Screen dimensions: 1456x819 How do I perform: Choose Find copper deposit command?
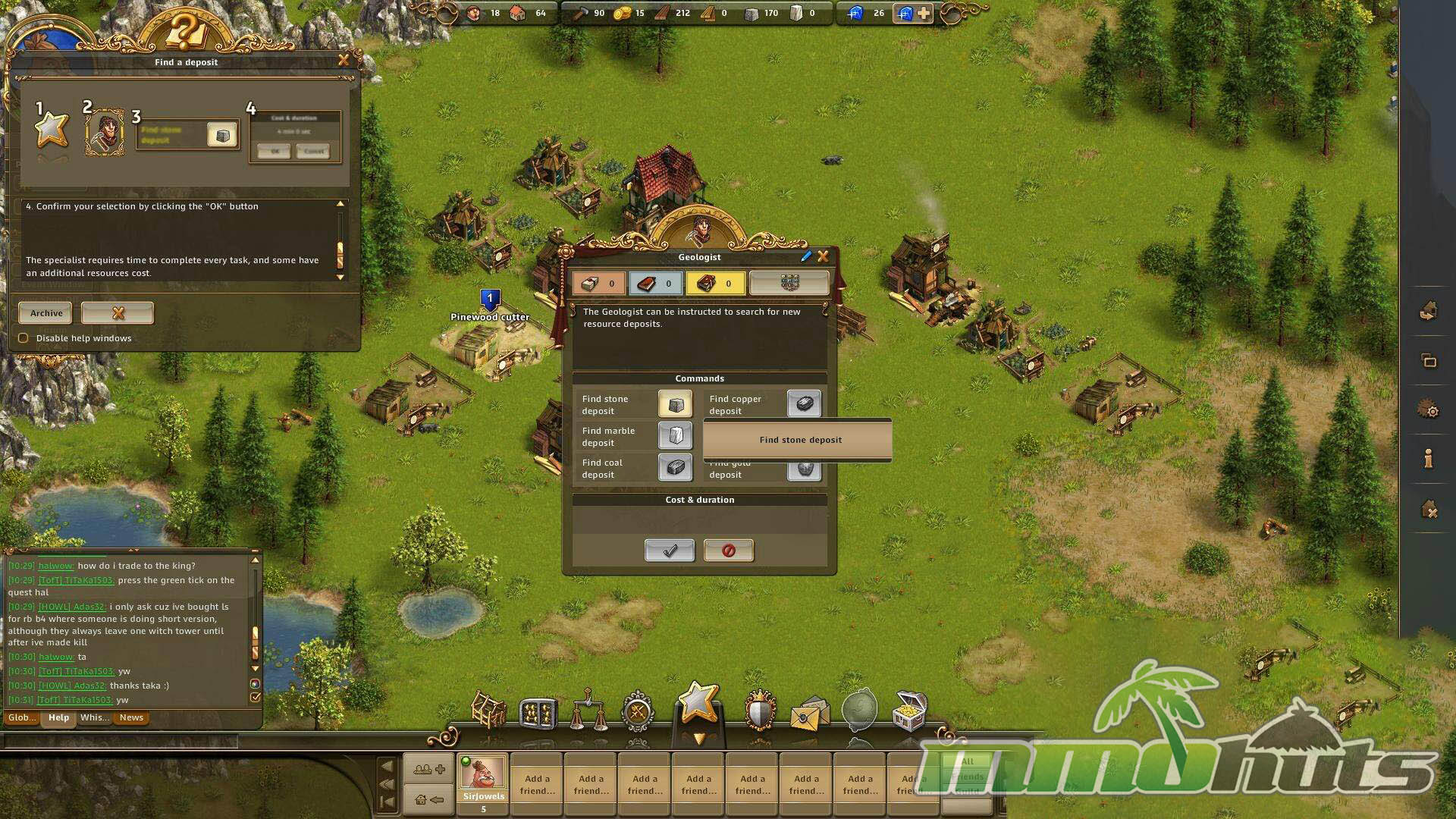(803, 404)
